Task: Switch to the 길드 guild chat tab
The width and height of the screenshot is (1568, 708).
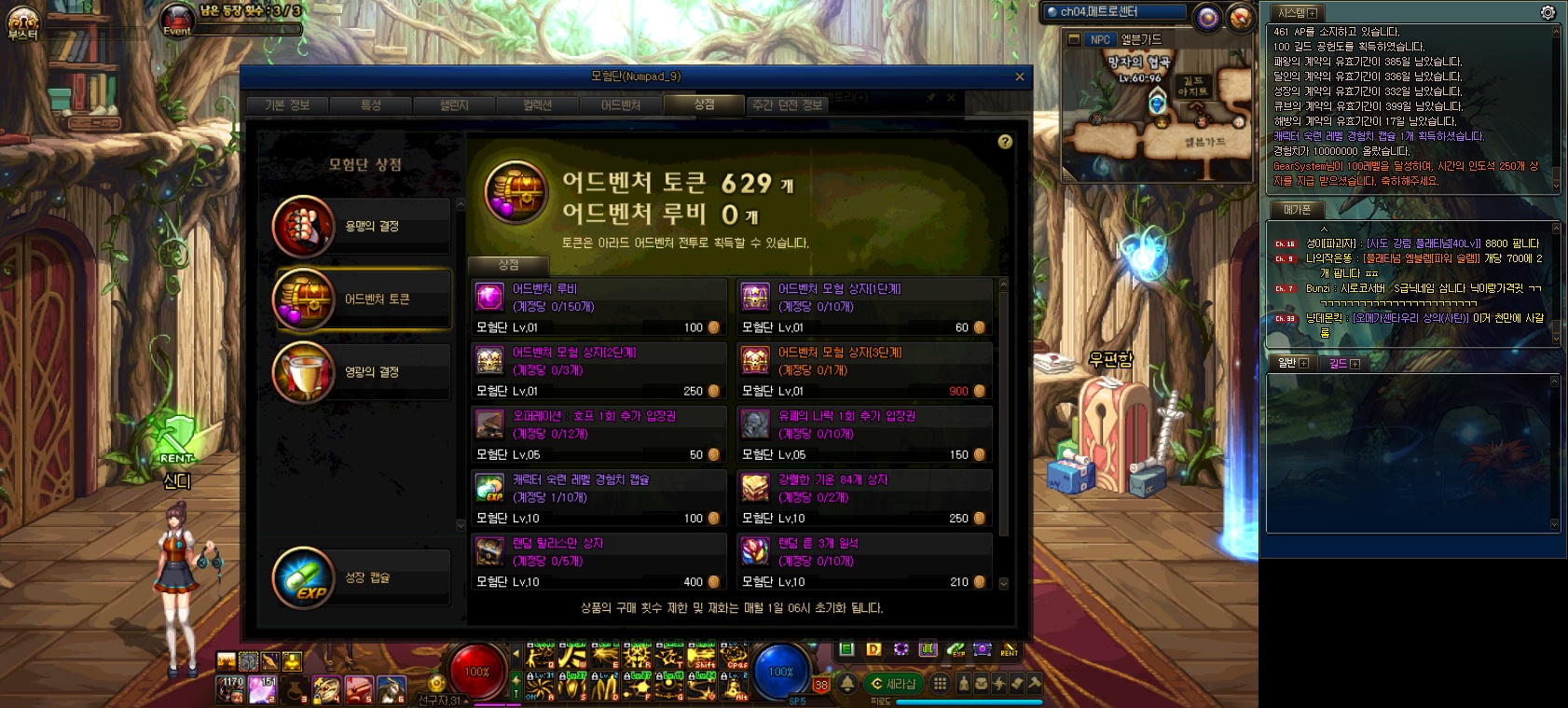Action: pyautogui.click(x=1343, y=363)
